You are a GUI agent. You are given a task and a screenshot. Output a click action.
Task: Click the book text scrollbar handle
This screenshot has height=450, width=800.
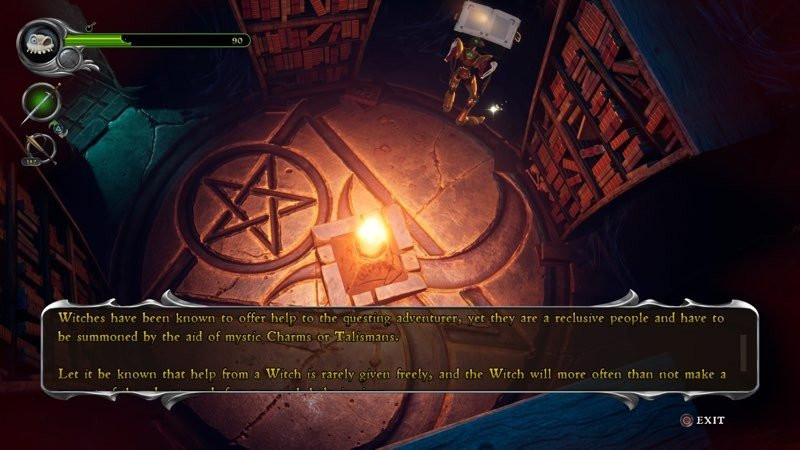[743, 351]
